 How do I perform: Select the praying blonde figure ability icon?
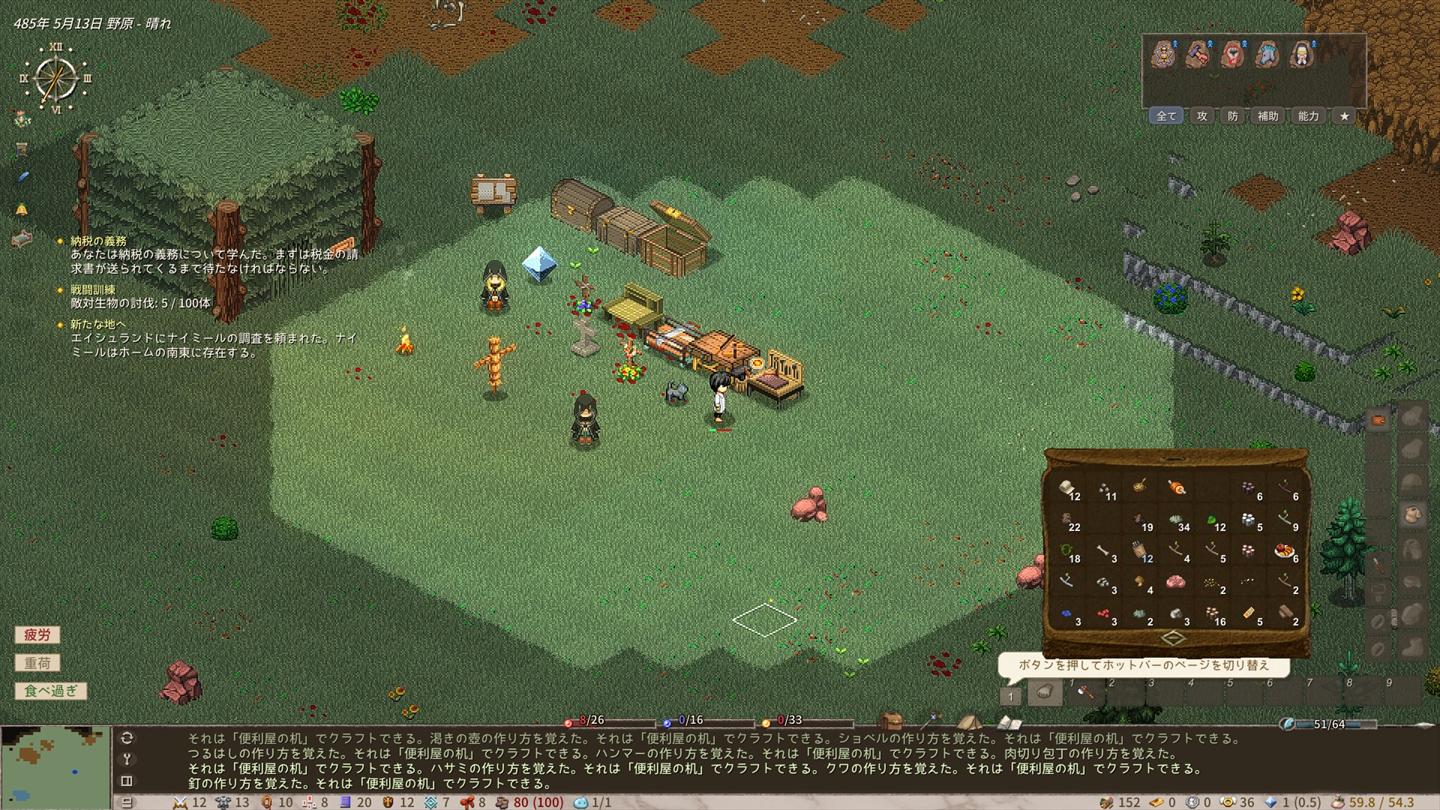pos(1300,54)
